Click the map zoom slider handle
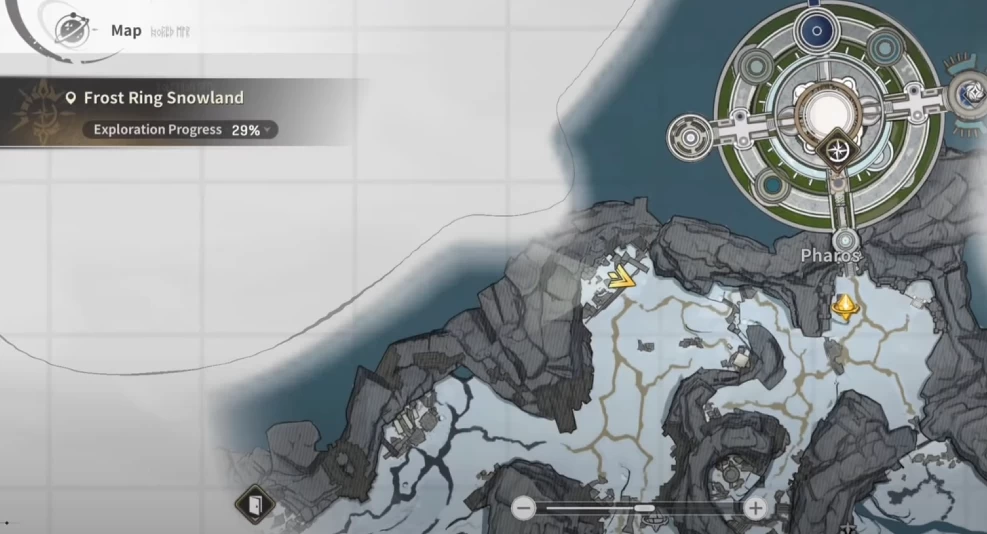The image size is (987, 534). pos(644,508)
